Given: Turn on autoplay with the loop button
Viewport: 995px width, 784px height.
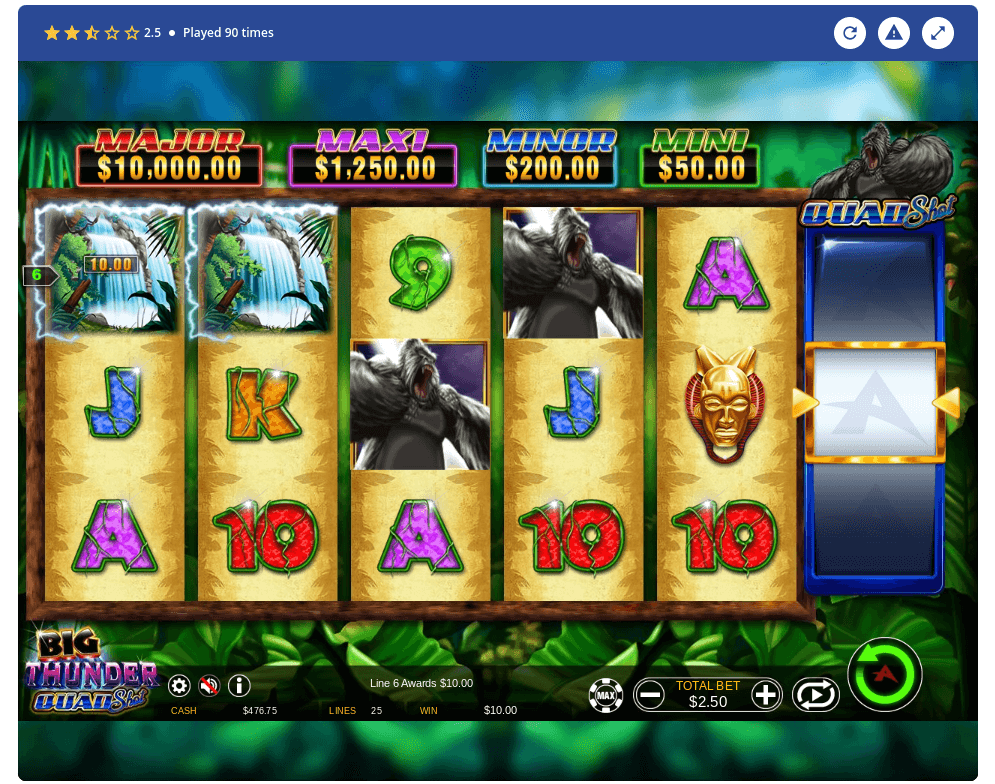Looking at the screenshot, I should pos(815,694).
